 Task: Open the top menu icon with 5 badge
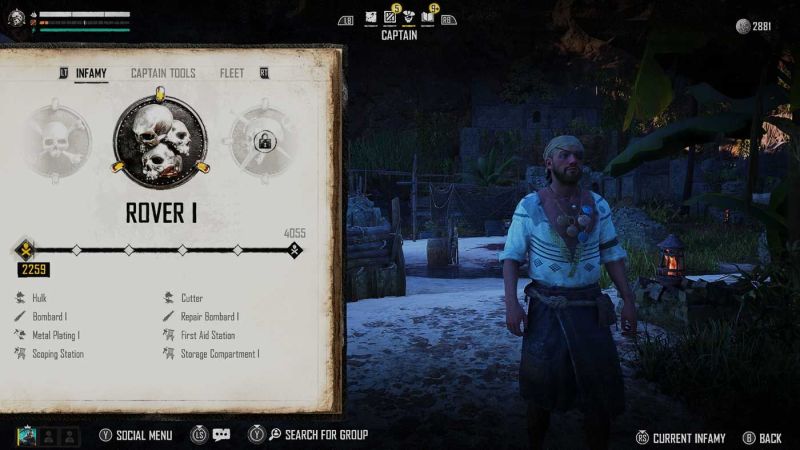pyautogui.click(x=390, y=17)
